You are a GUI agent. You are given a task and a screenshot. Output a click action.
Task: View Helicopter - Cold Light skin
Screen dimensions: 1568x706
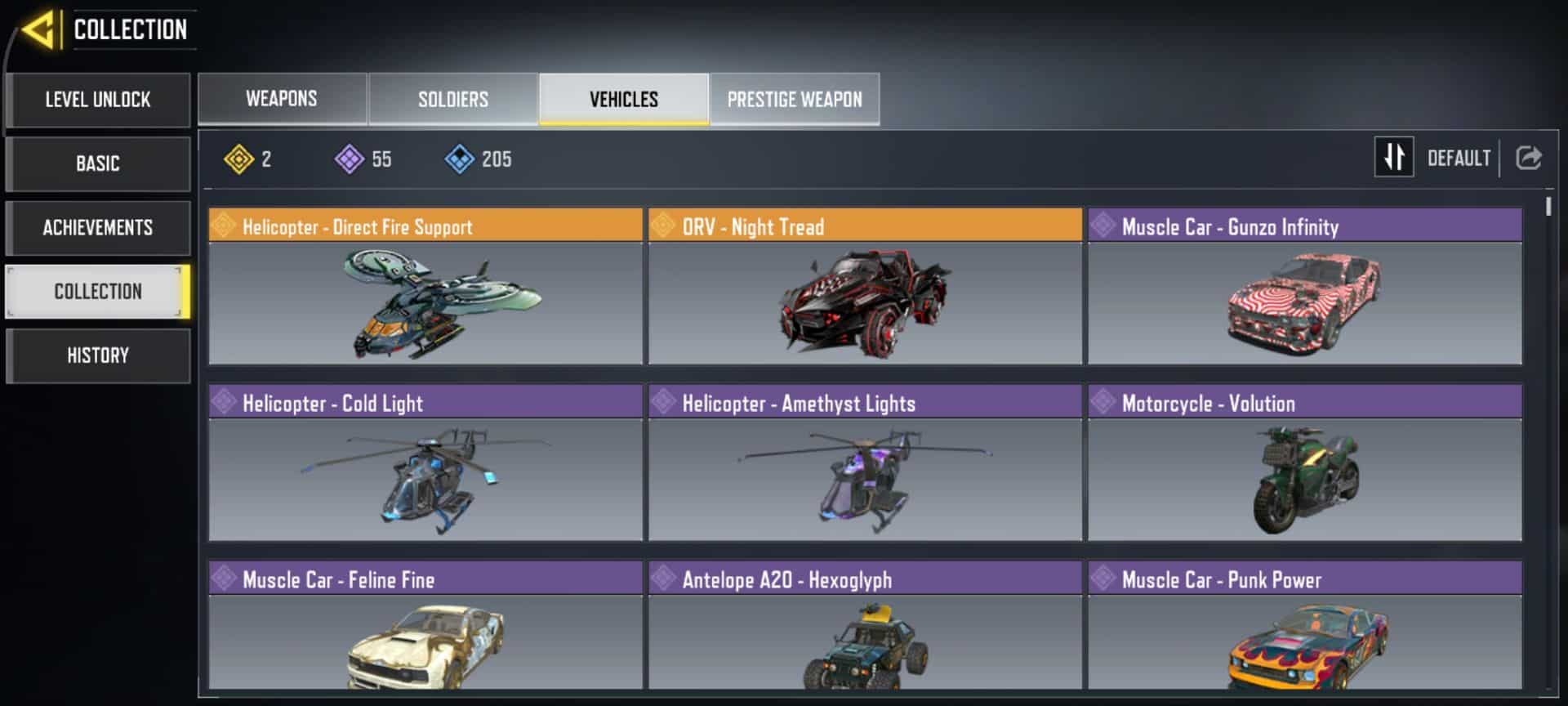[x=425, y=462]
